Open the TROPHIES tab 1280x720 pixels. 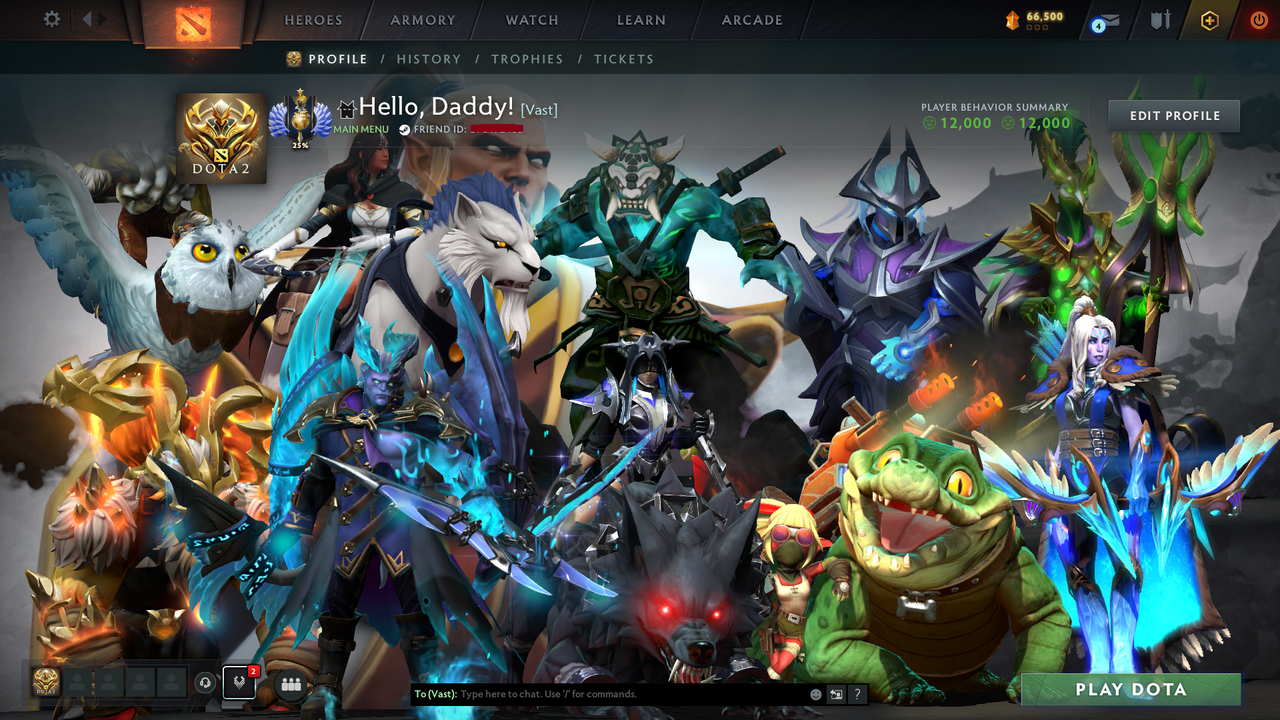[528, 59]
